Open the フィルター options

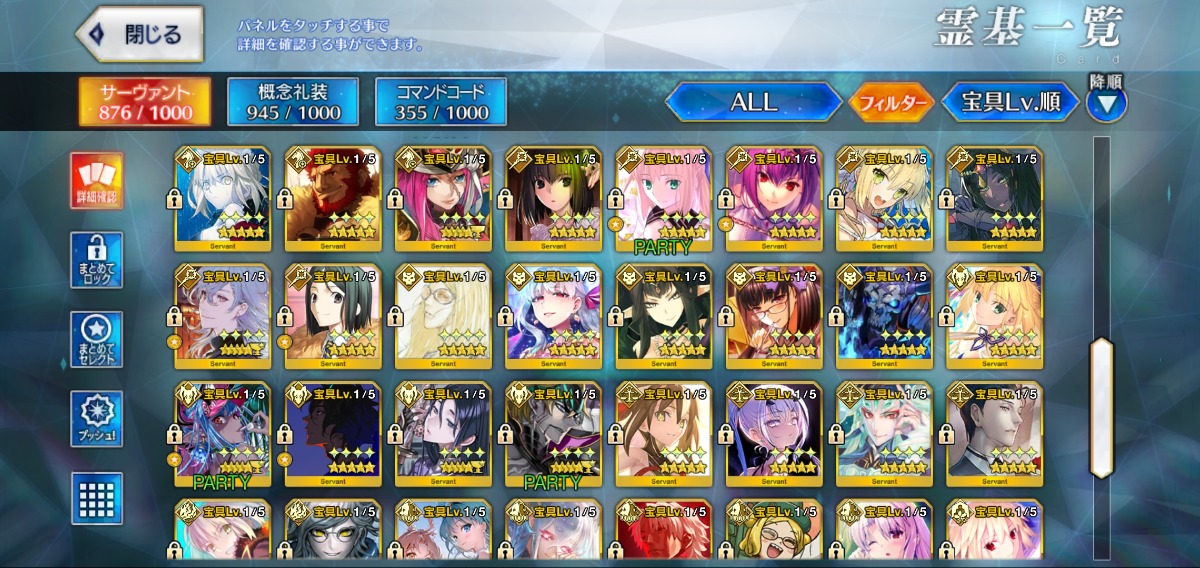(891, 102)
